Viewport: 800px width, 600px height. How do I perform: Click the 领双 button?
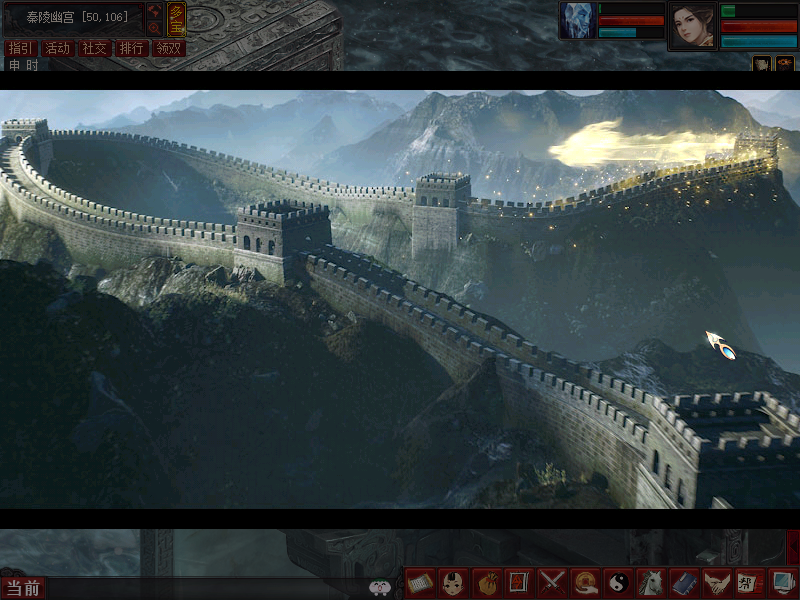(x=168, y=48)
